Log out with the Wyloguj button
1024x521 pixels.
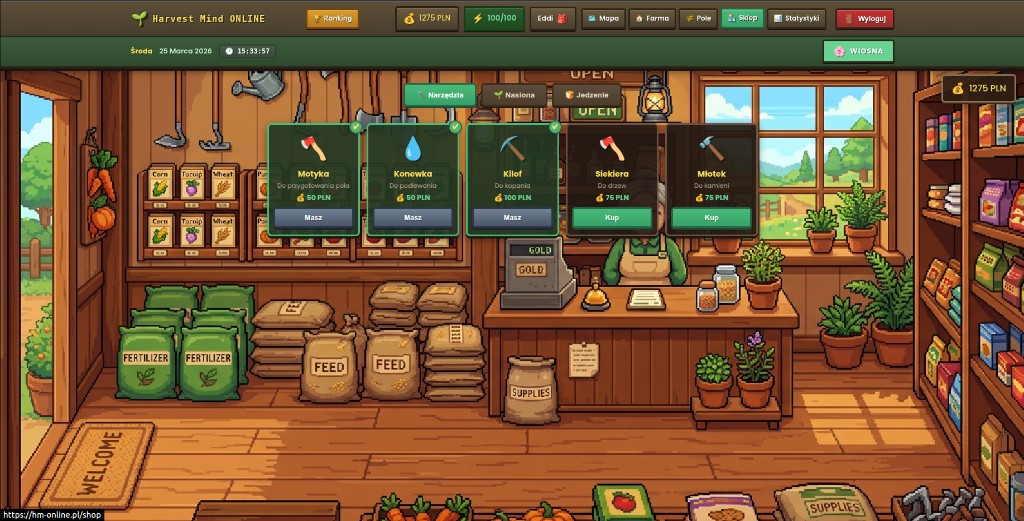864,18
